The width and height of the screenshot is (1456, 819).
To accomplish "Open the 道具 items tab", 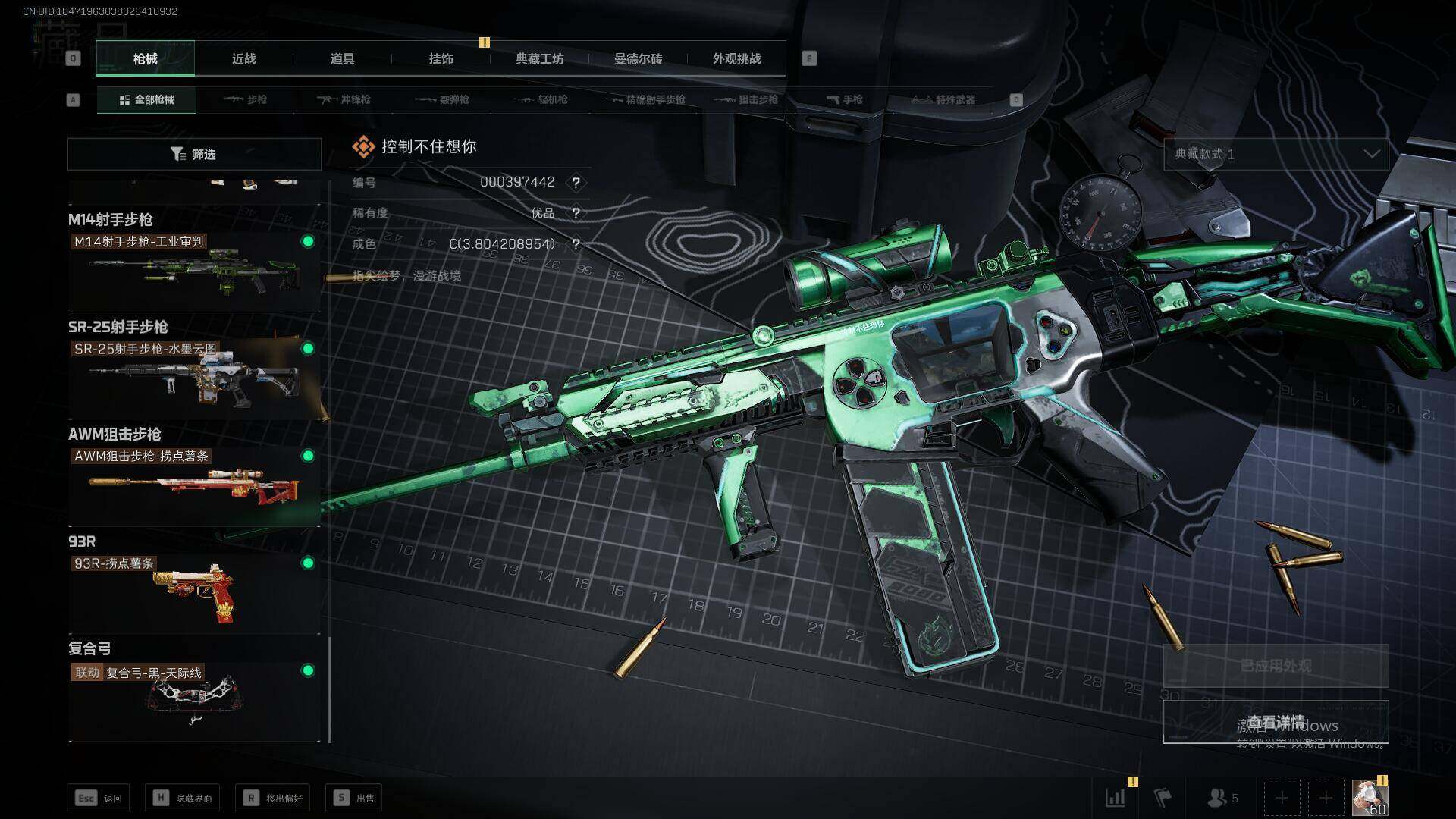I will (342, 58).
